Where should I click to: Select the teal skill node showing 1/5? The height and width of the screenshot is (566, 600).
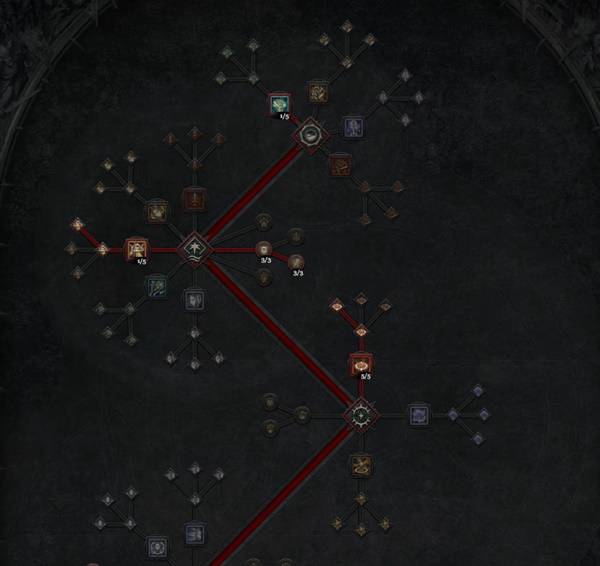click(x=279, y=104)
